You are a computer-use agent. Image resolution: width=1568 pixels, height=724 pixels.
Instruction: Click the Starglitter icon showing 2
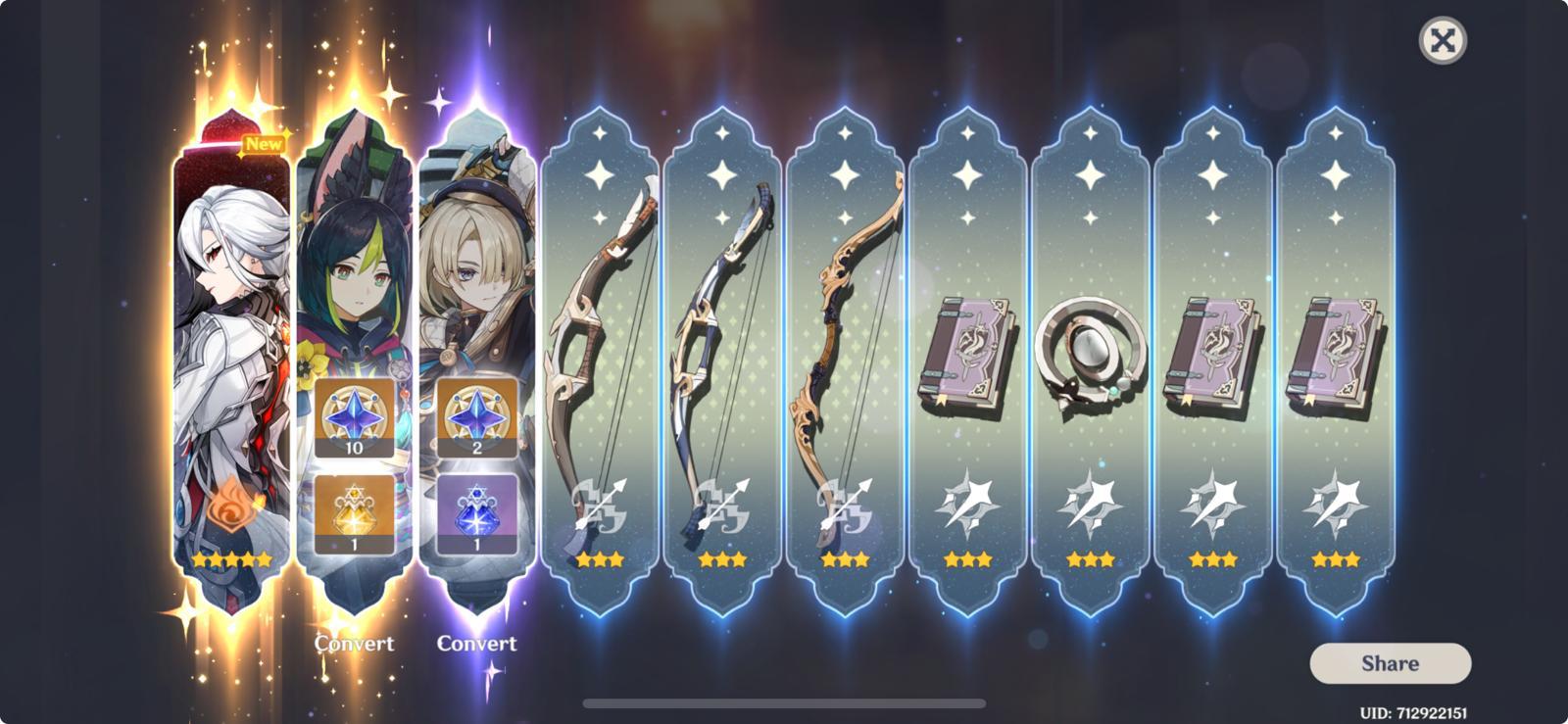pyautogui.click(x=477, y=419)
